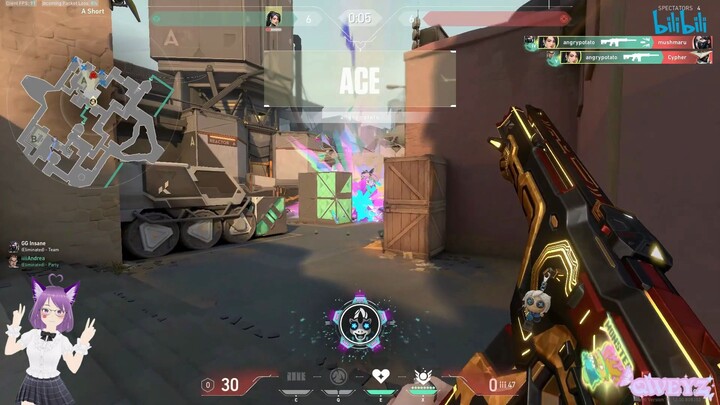This screenshot has width=720, height=405.
Task: Open the bilibili logo watermark
Action: (x=680, y=20)
